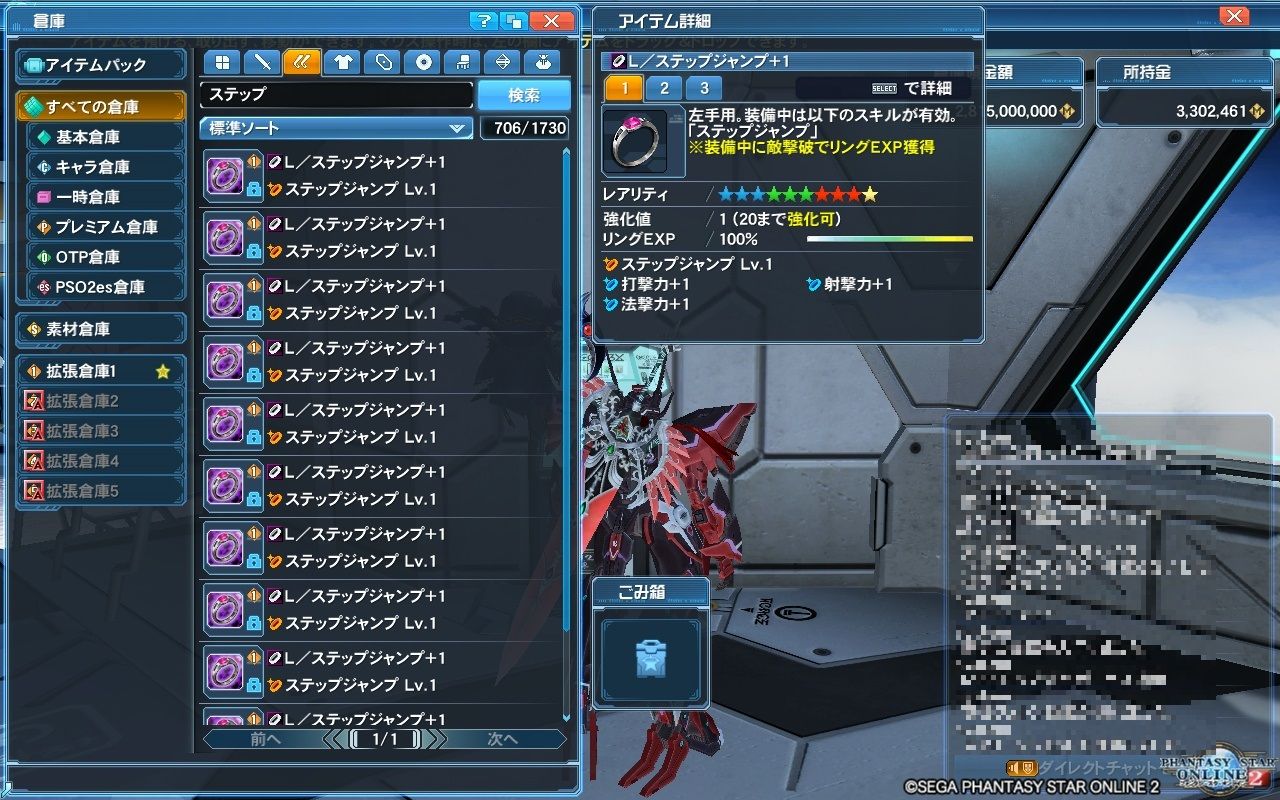Screen dimensions: 1280x800
Task: Filter by room goods using the chair icon
Action: tap(464, 62)
